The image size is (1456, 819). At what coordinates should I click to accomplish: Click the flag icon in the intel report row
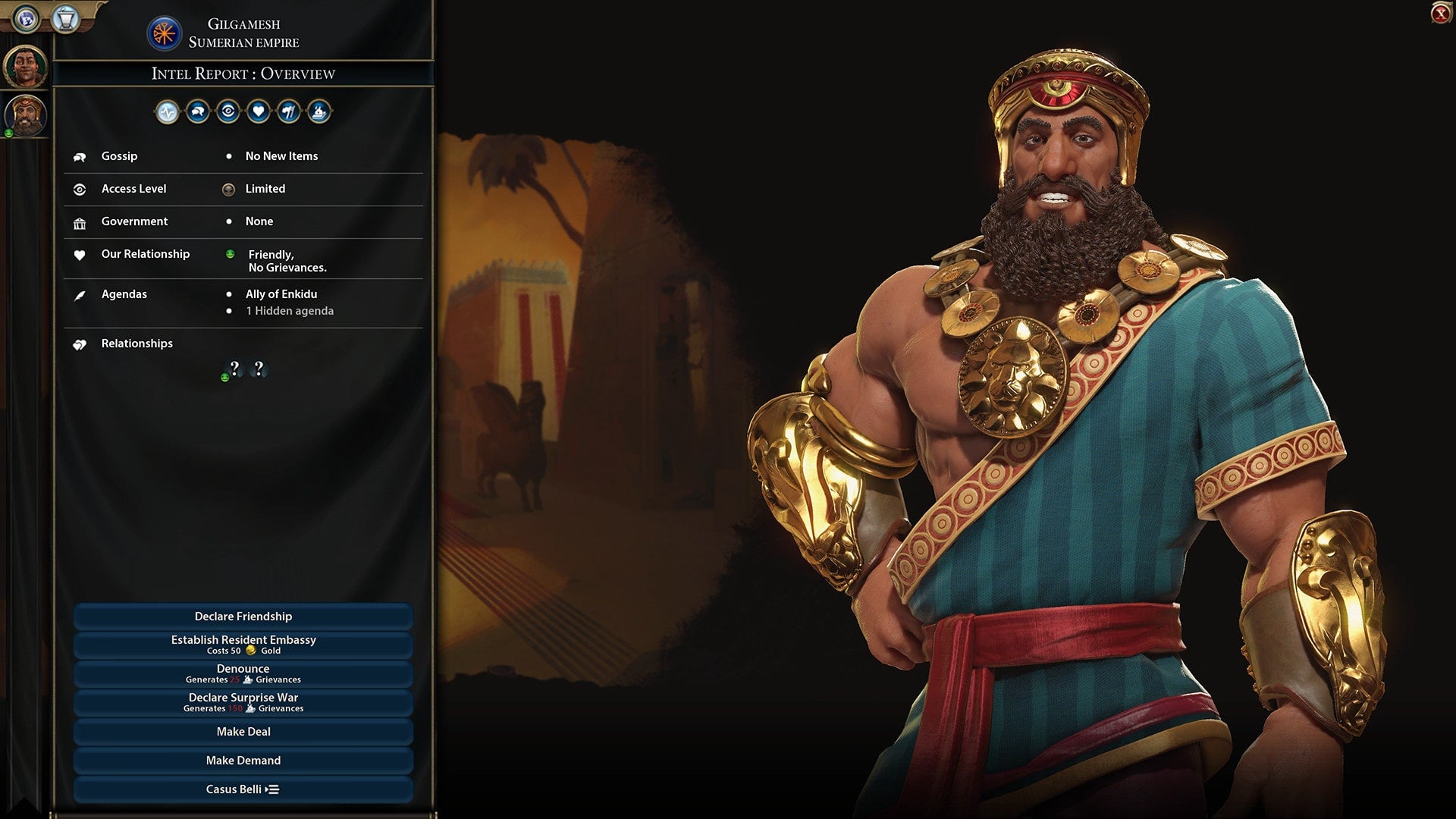pos(290,111)
